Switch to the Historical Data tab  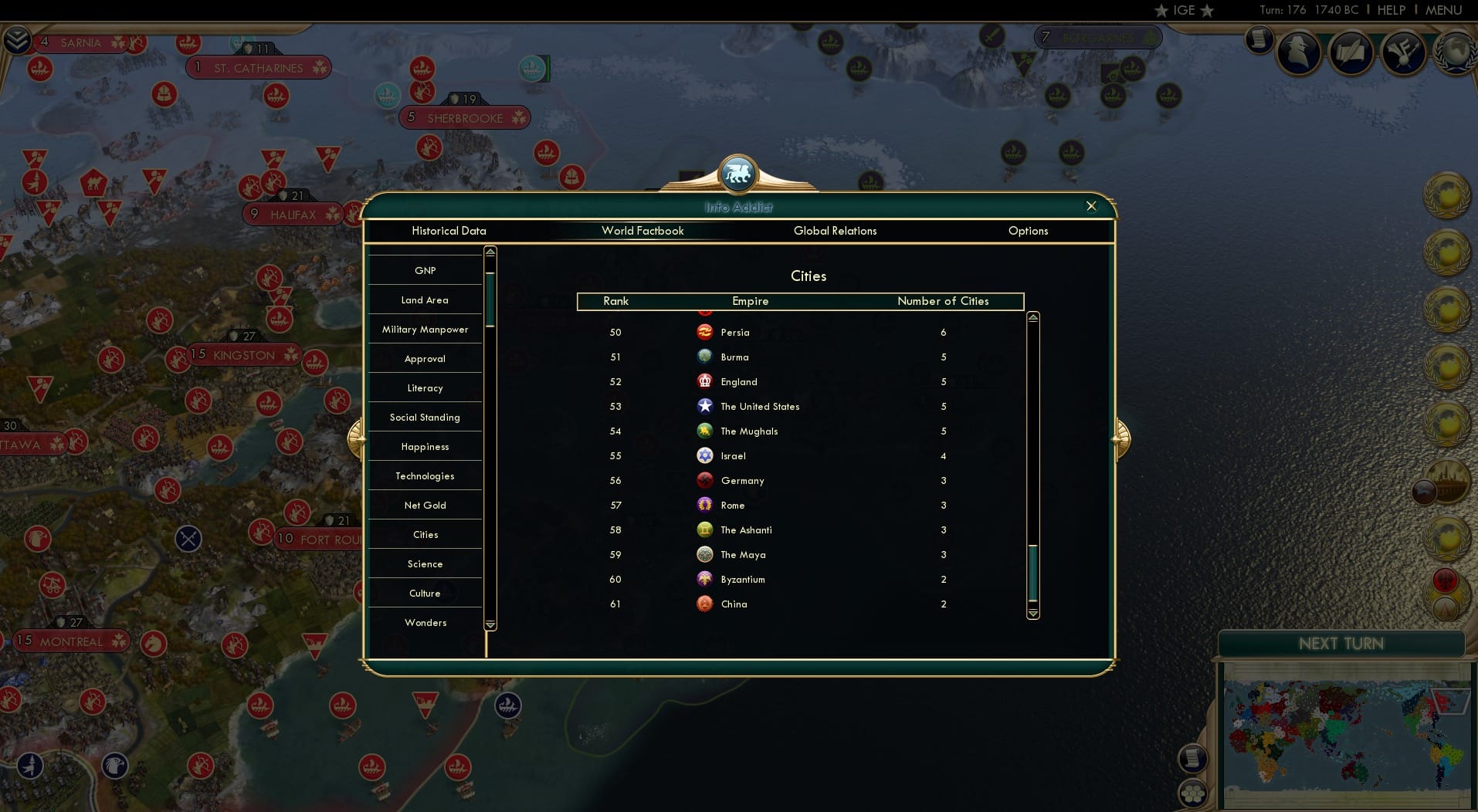(449, 231)
